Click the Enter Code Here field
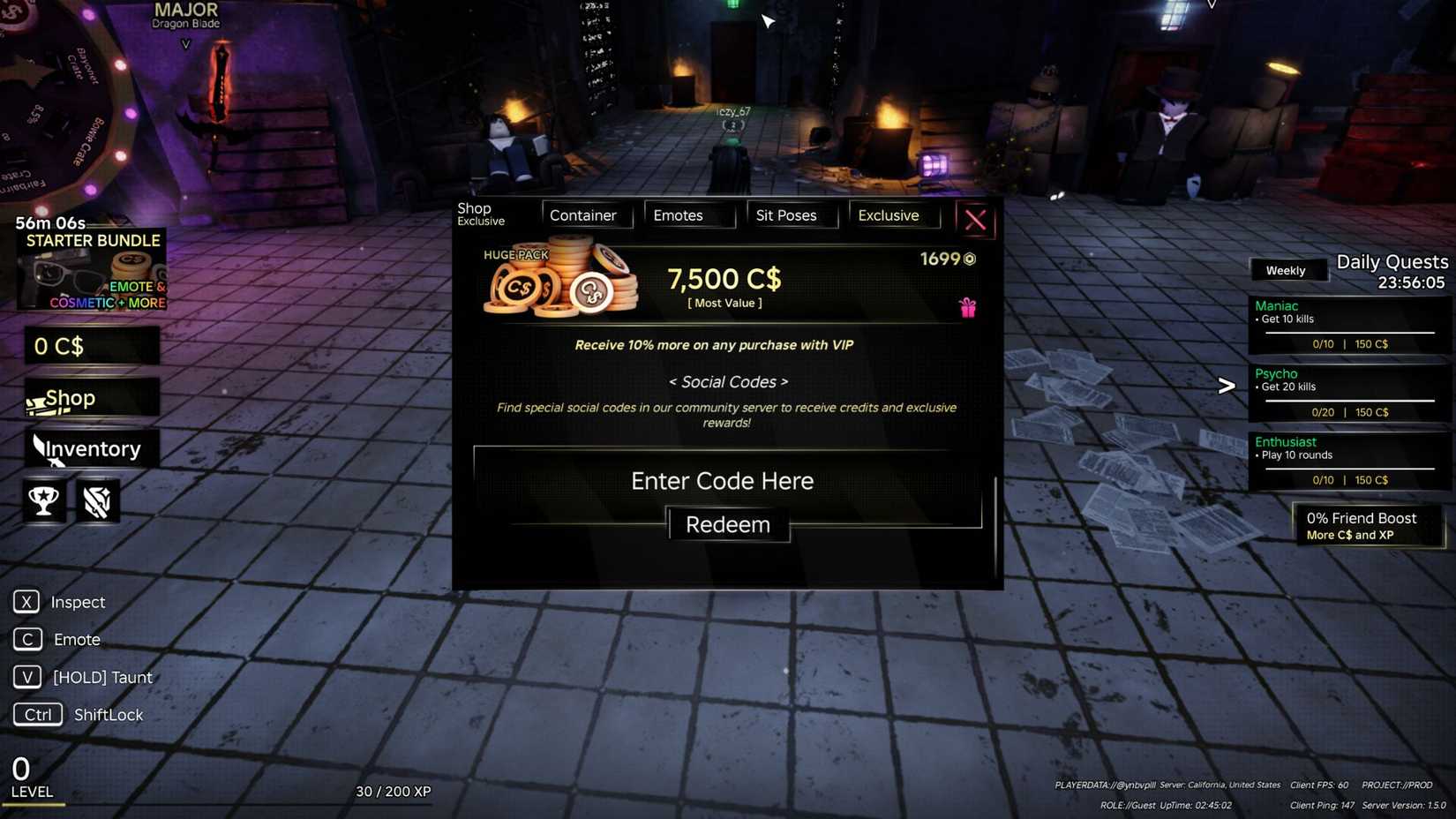This screenshot has height=819, width=1456. click(723, 481)
